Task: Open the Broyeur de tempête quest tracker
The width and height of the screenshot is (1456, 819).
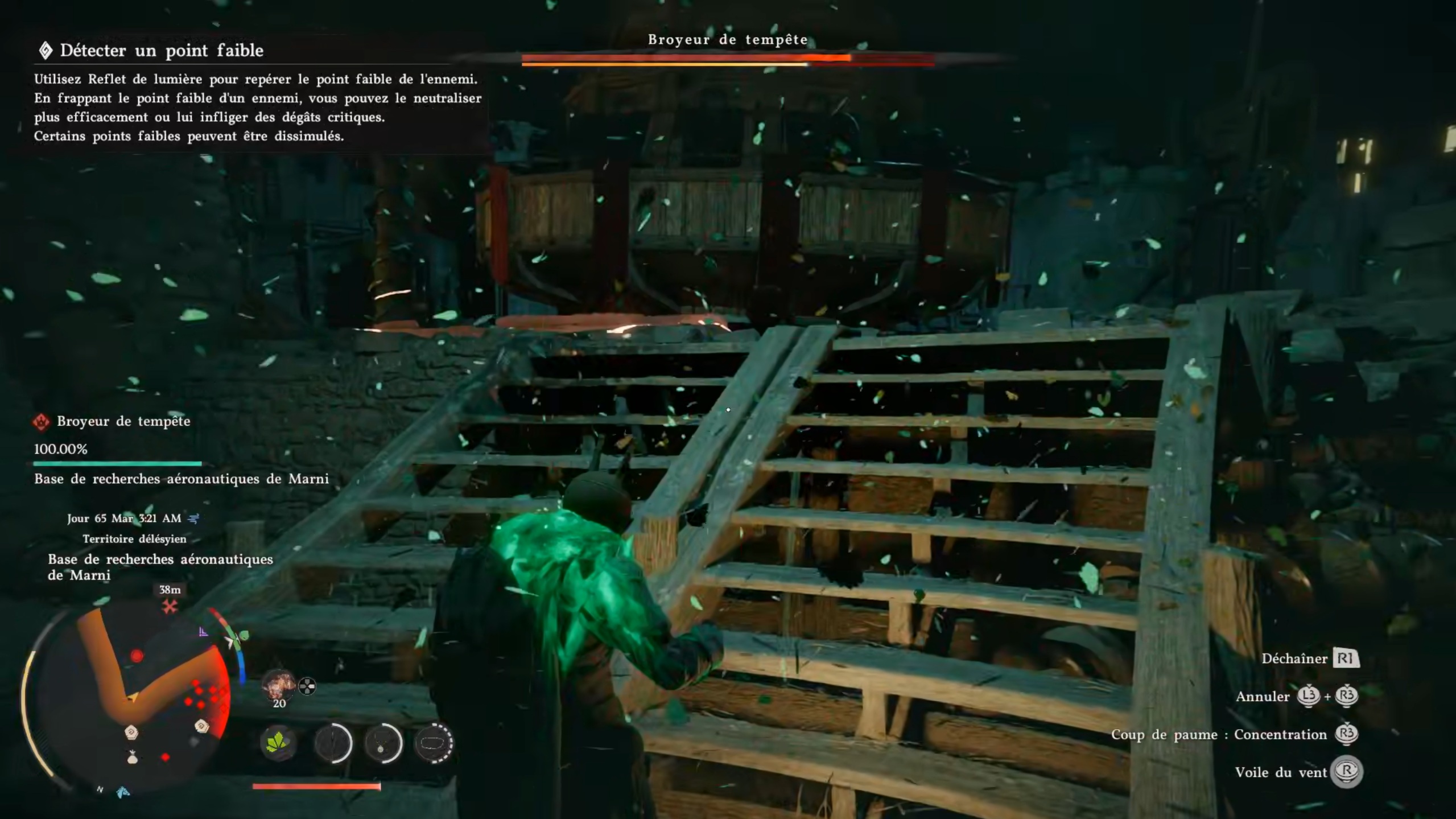Action: tap(123, 421)
